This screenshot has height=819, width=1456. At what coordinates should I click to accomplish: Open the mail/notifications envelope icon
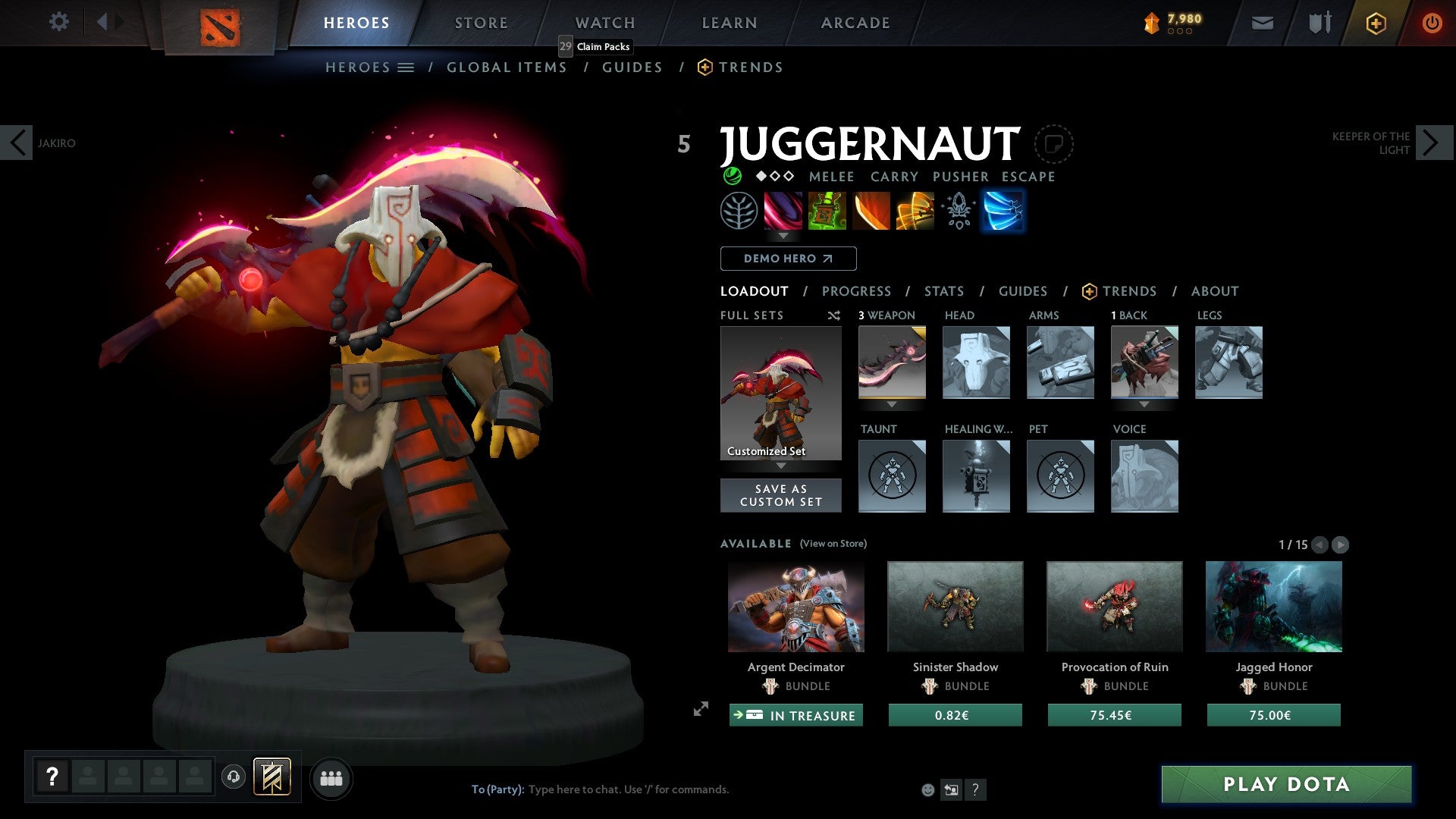click(1263, 23)
